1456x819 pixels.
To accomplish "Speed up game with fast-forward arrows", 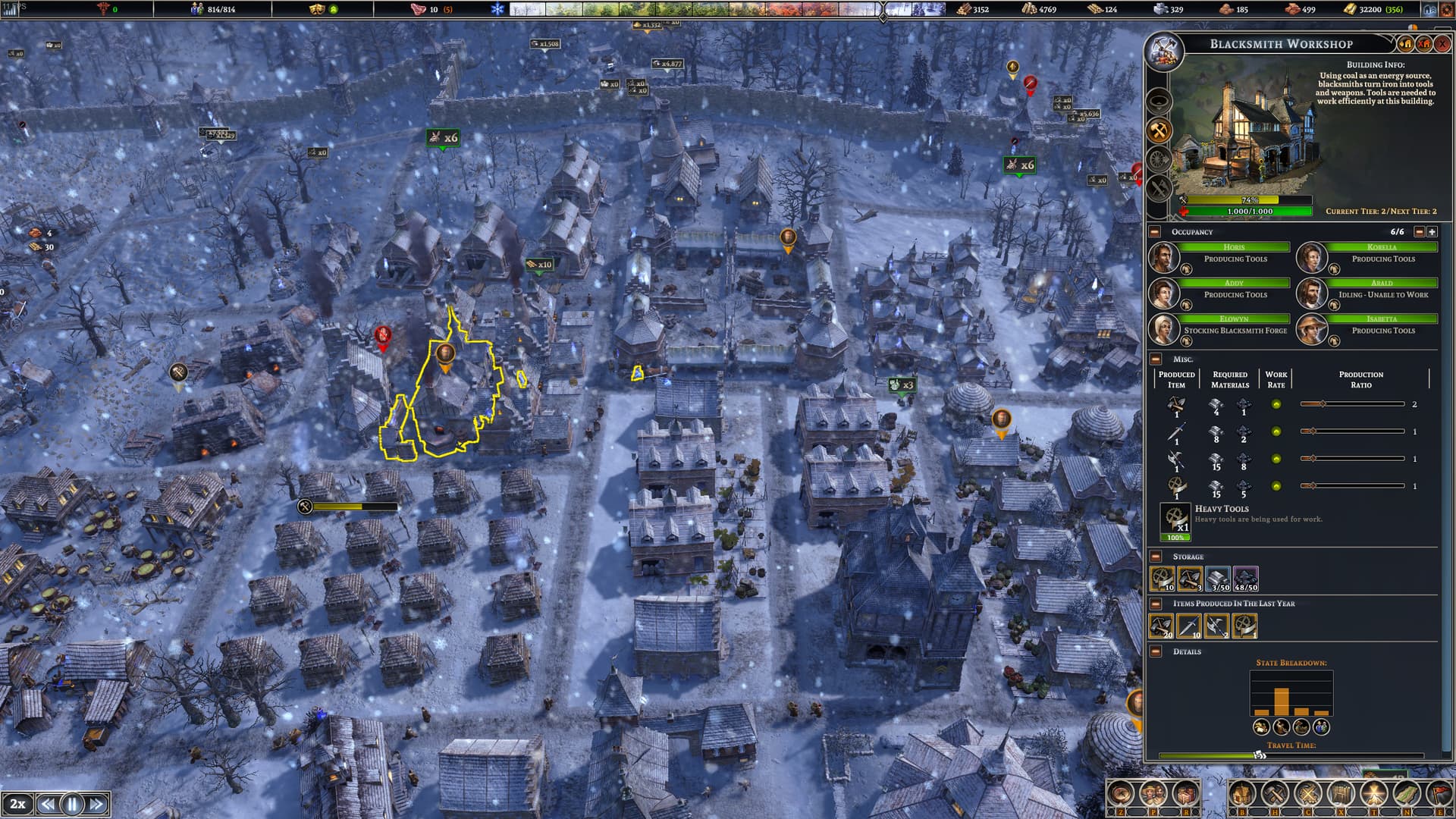I will [x=96, y=804].
